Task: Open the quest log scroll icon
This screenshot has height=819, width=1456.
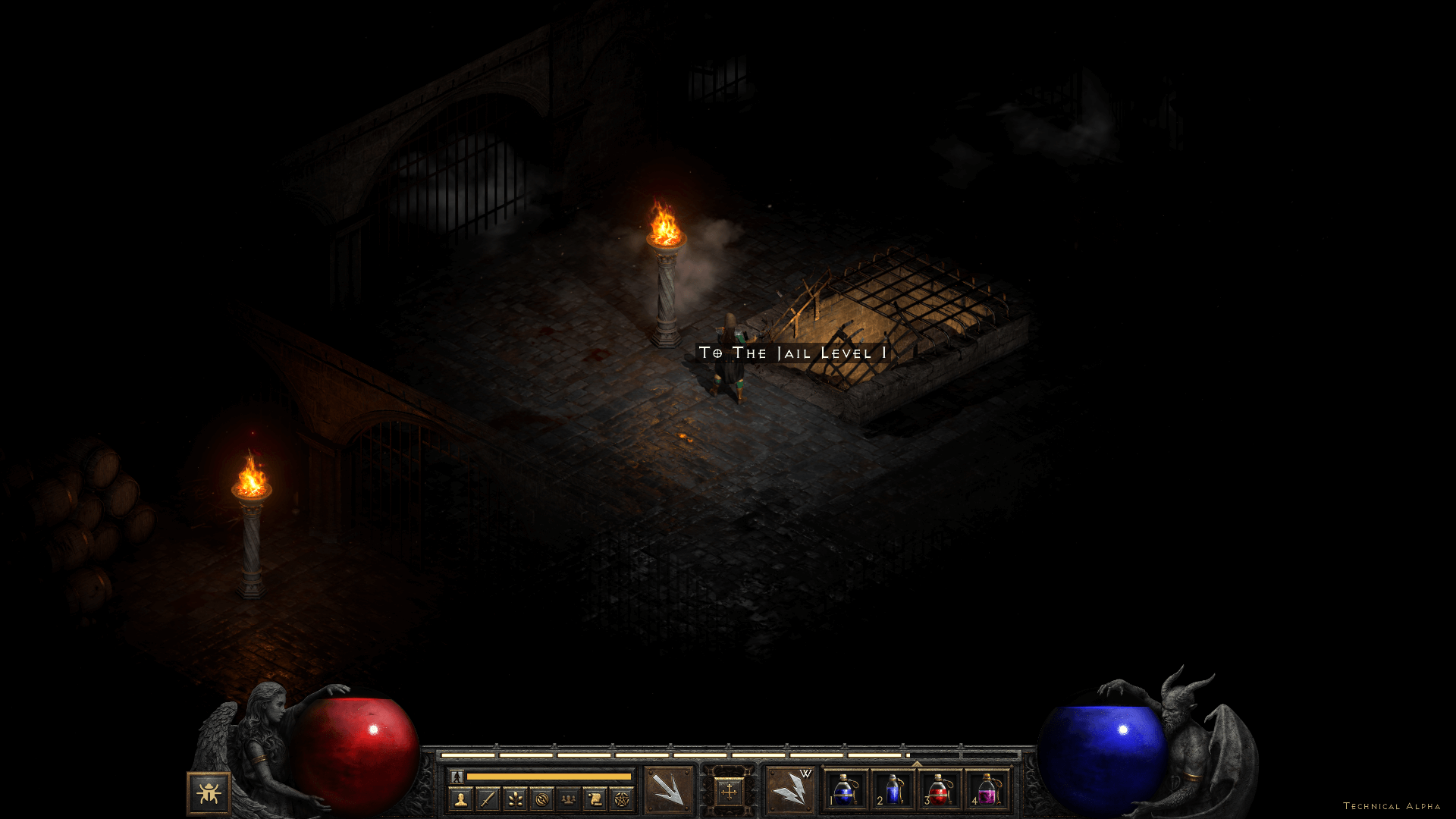Action: click(595, 799)
